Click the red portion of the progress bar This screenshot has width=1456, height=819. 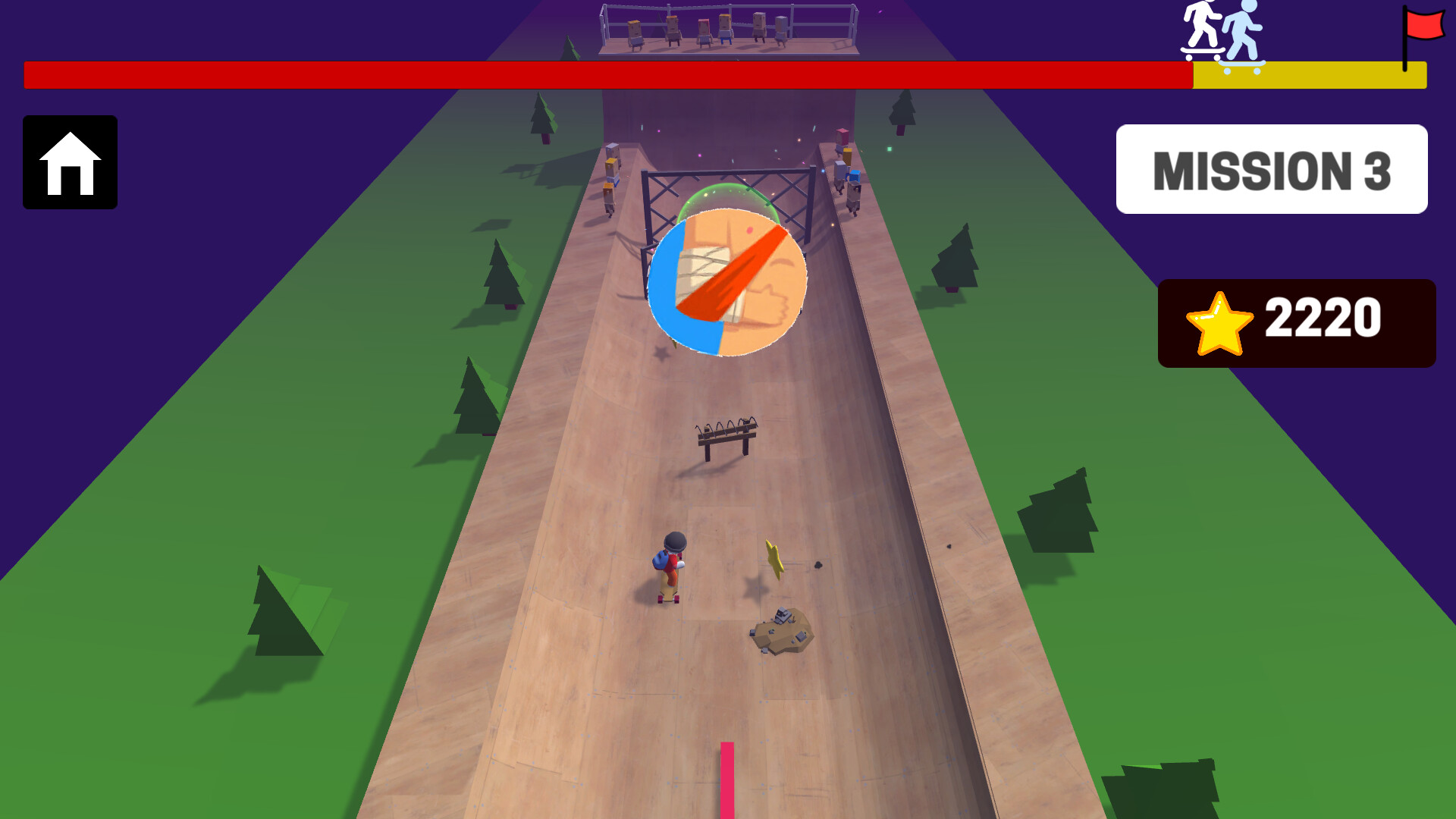tap(607, 74)
